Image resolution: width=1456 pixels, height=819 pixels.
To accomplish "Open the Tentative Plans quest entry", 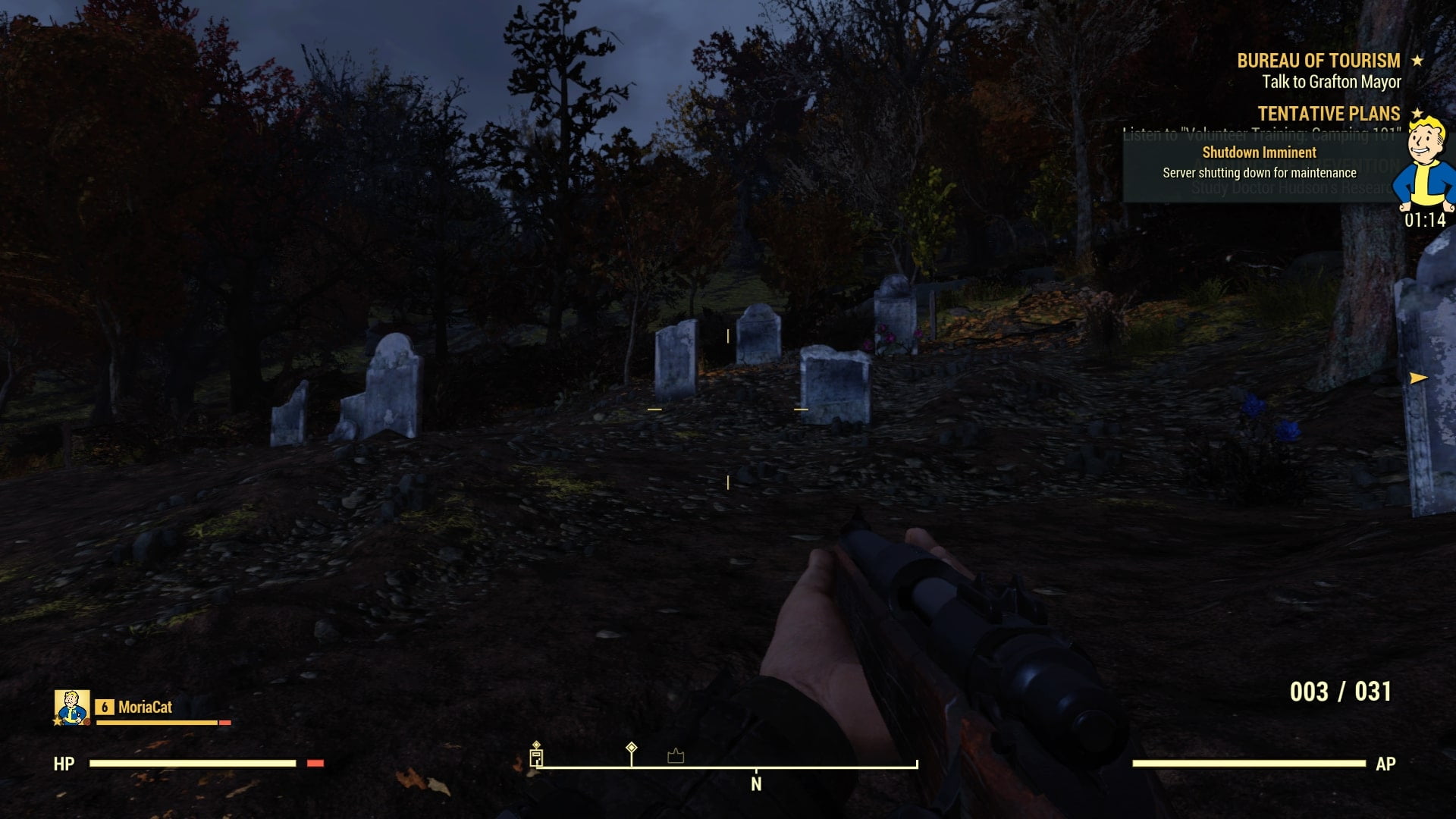I will (x=1329, y=114).
